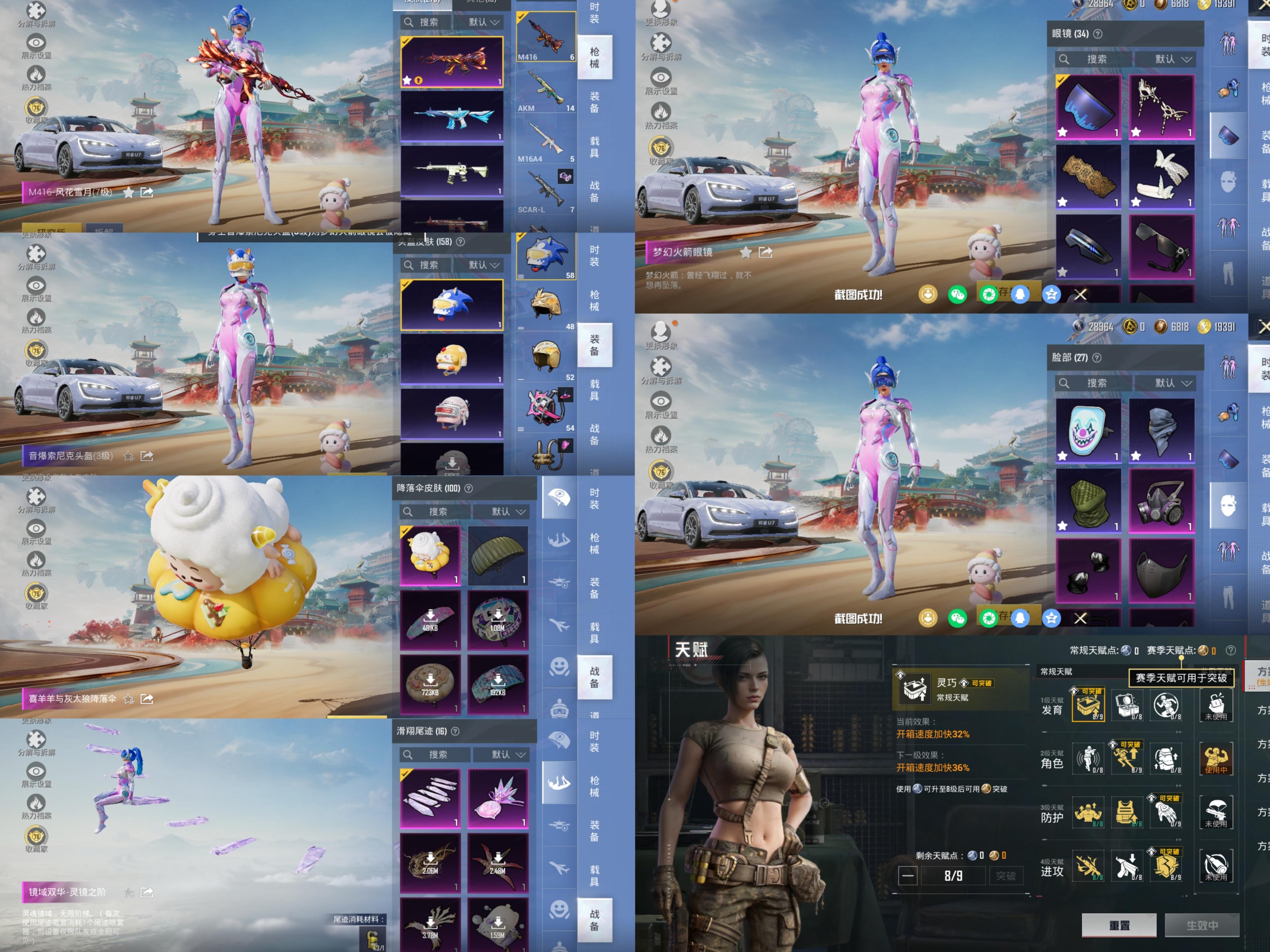The height and width of the screenshot is (952, 1270).
Task: Select the gold masquerade mask eyewear
Action: point(1161,107)
